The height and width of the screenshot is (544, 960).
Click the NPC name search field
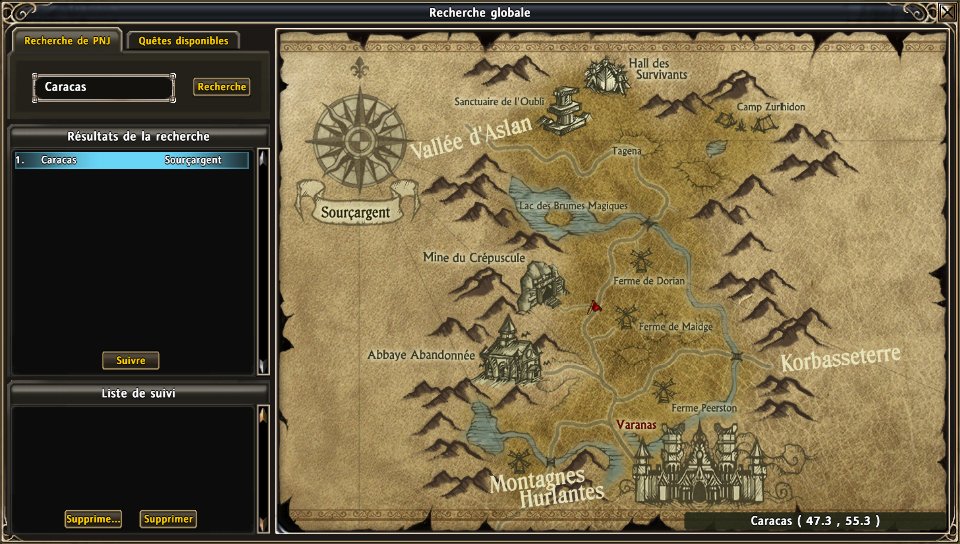[x=104, y=87]
